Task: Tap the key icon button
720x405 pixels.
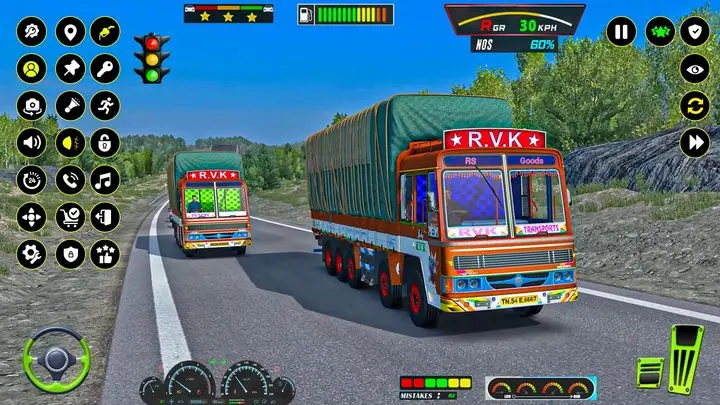Action: pyautogui.click(x=105, y=68)
